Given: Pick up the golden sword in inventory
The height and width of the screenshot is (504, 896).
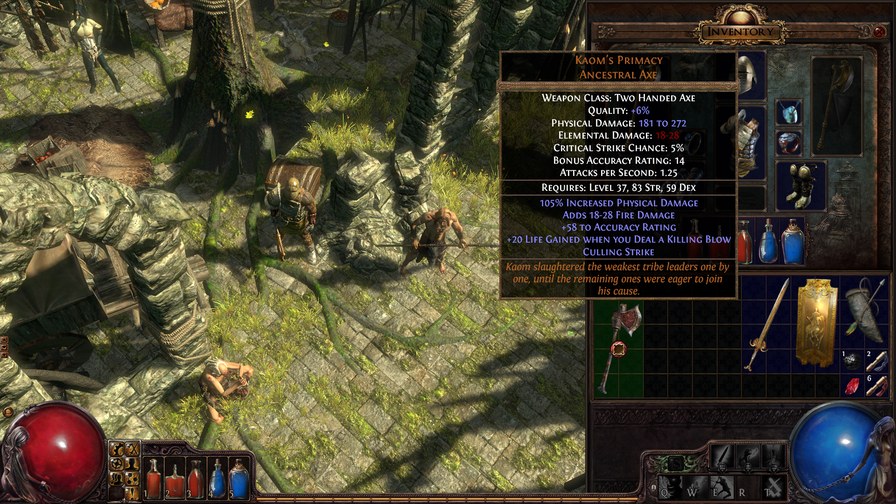Looking at the screenshot, I should pyautogui.click(x=766, y=325).
